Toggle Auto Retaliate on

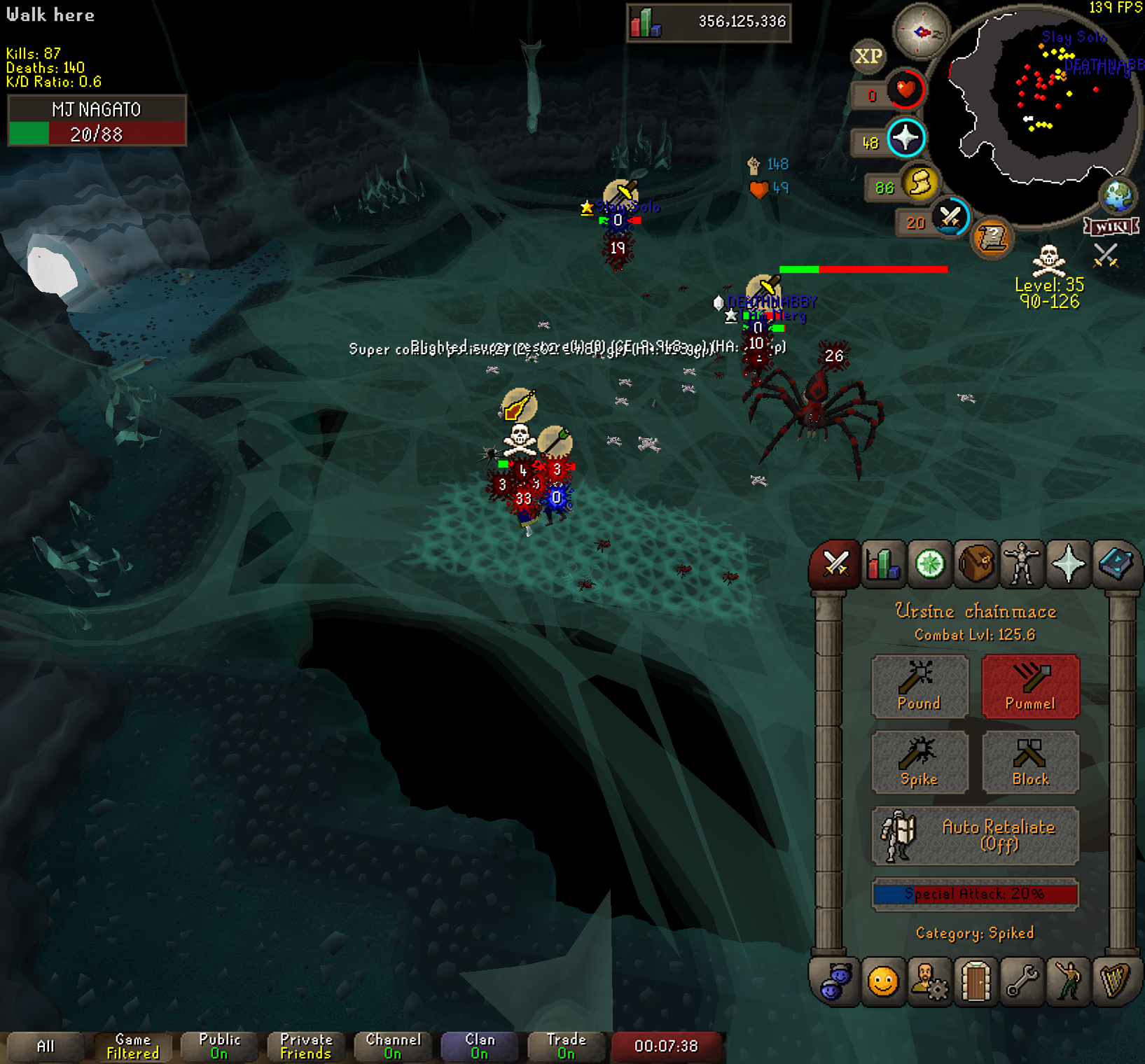coord(975,836)
